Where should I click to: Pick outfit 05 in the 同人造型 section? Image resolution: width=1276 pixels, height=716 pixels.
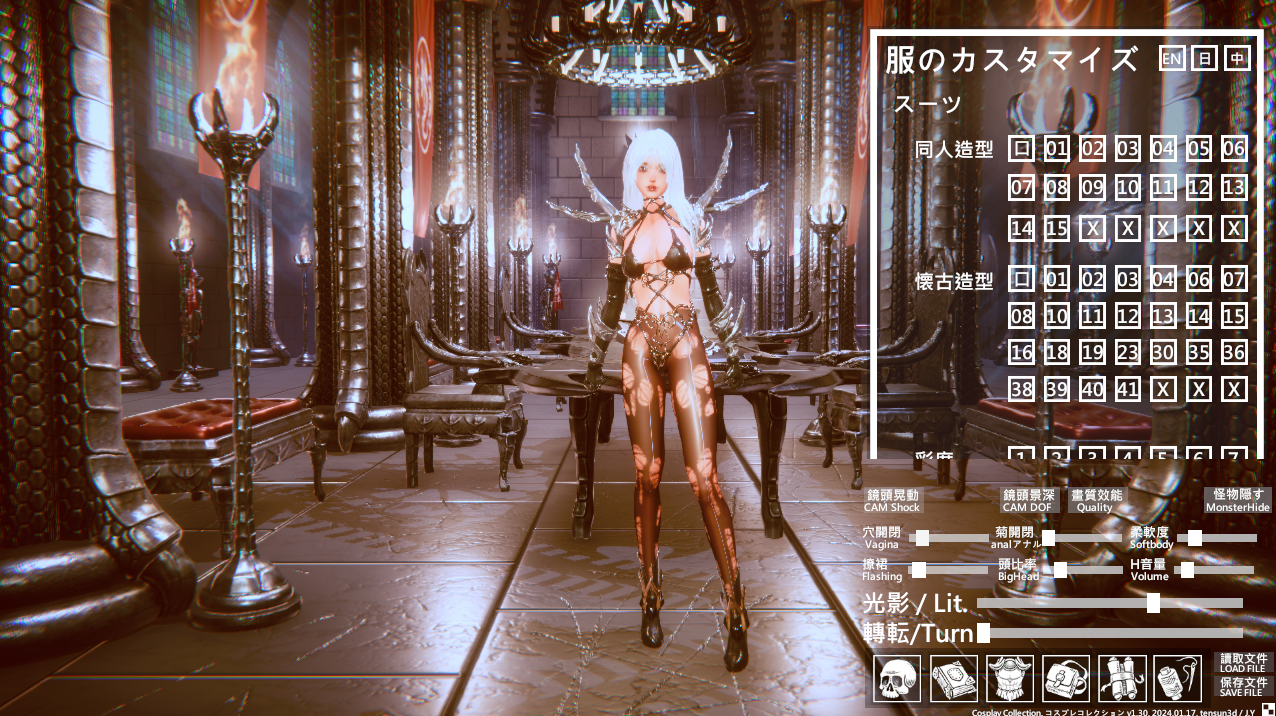click(1198, 150)
